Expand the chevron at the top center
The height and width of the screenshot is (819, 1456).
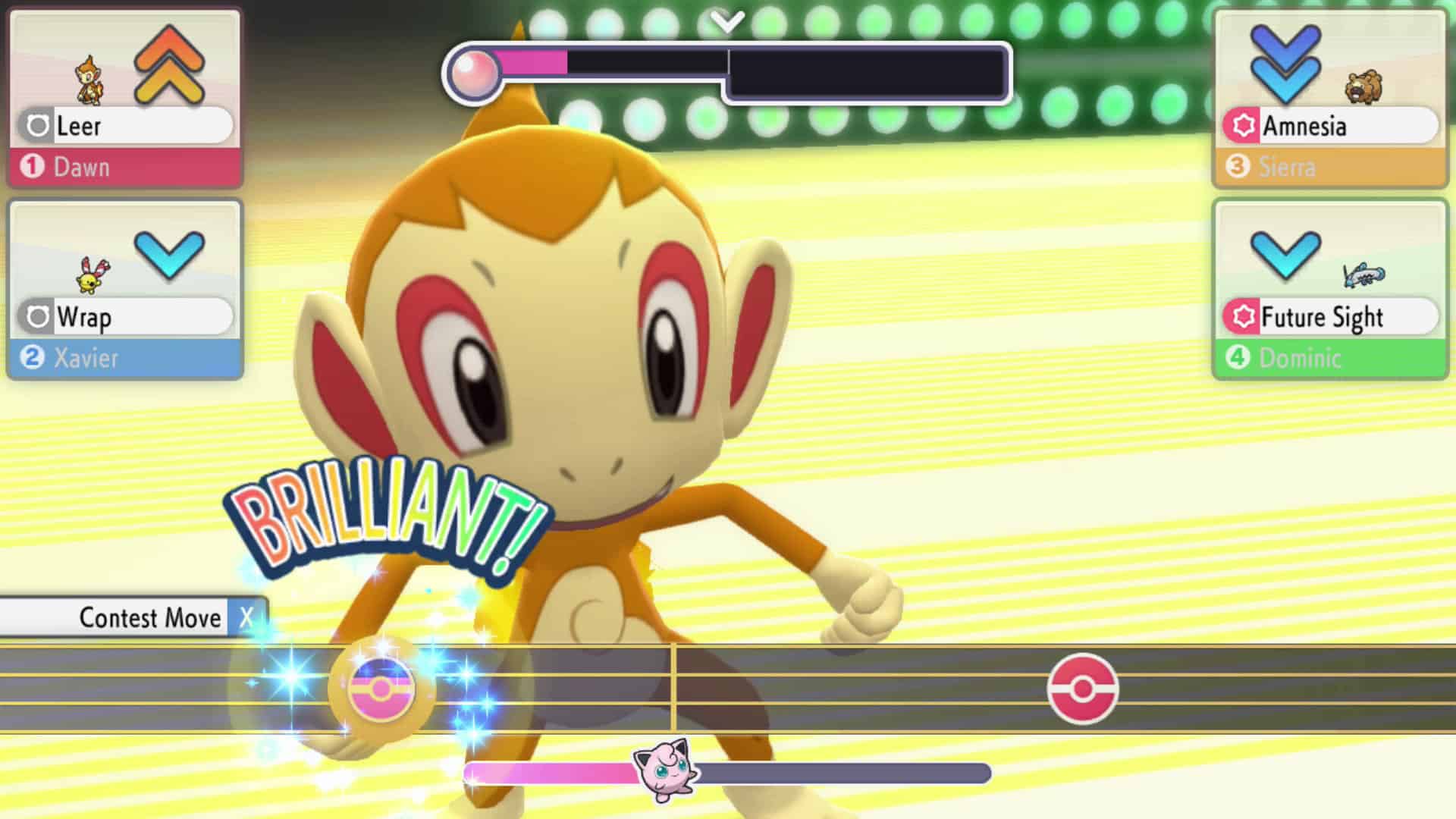tap(727, 21)
